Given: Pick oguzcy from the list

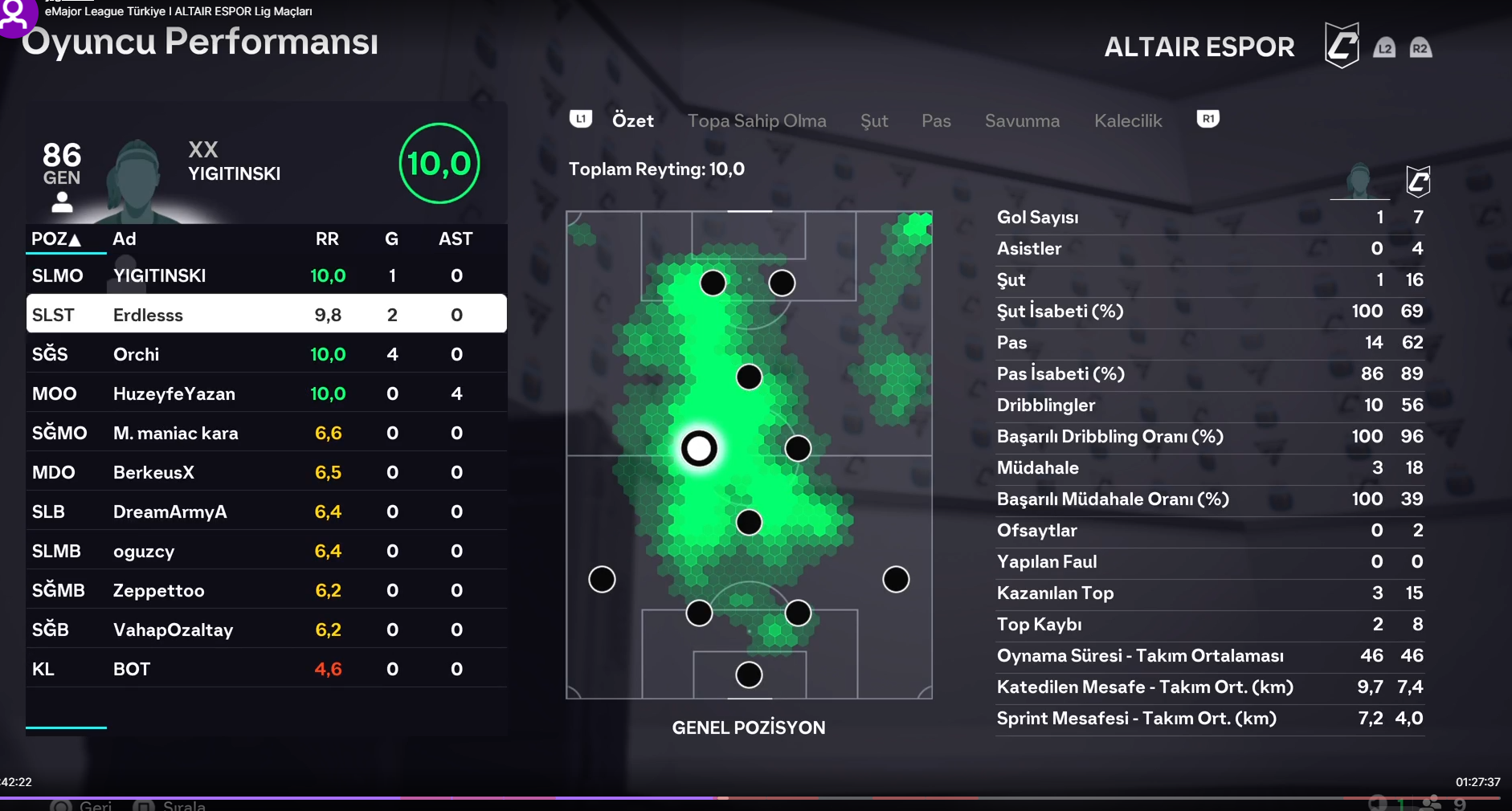Looking at the screenshot, I should tap(266, 551).
